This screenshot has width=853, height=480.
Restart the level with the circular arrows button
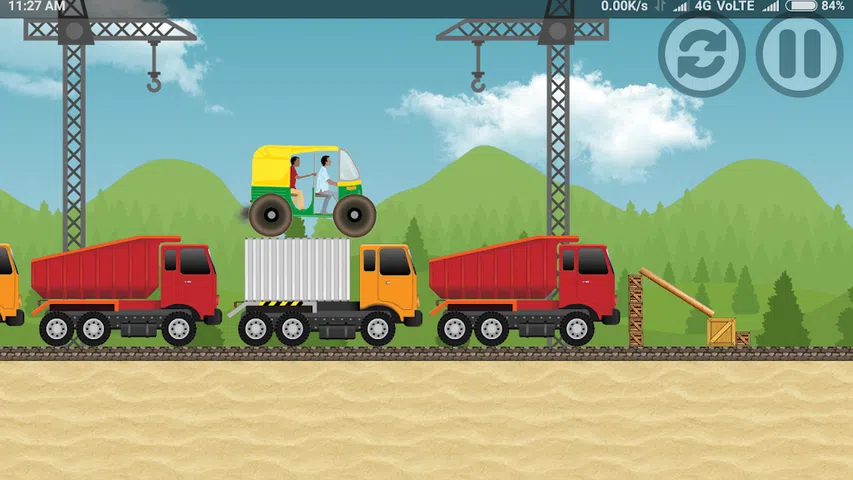coord(701,55)
